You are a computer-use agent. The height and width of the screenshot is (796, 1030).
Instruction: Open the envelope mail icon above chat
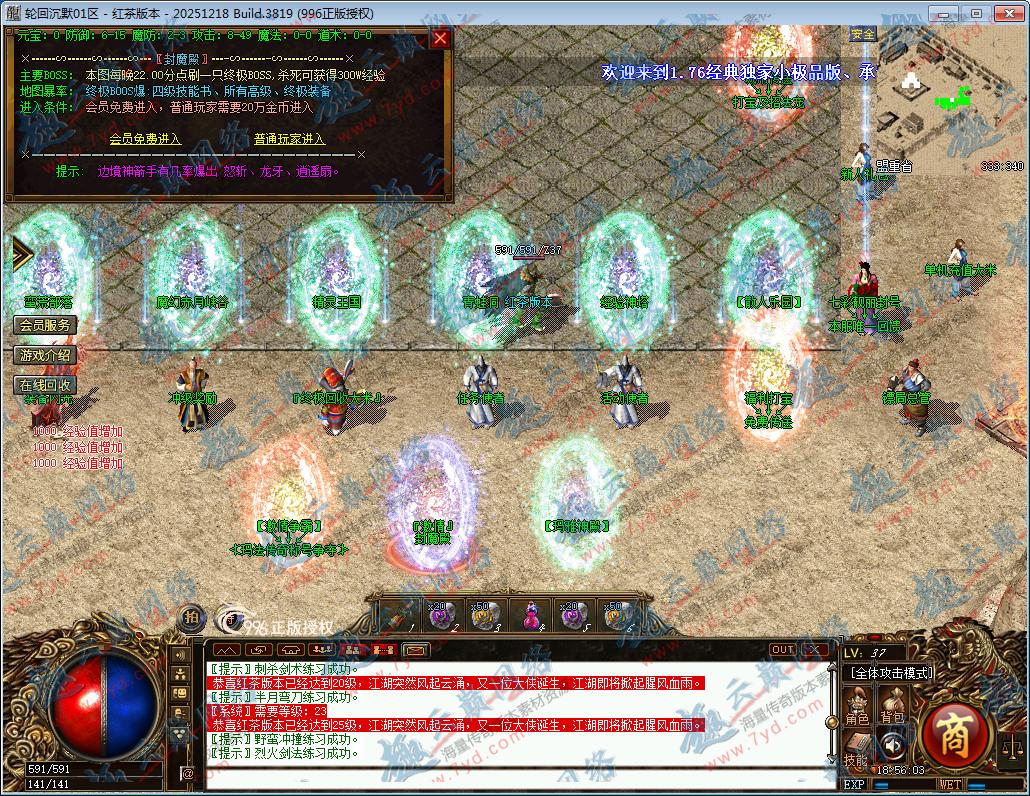pyautogui.click(x=416, y=650)
